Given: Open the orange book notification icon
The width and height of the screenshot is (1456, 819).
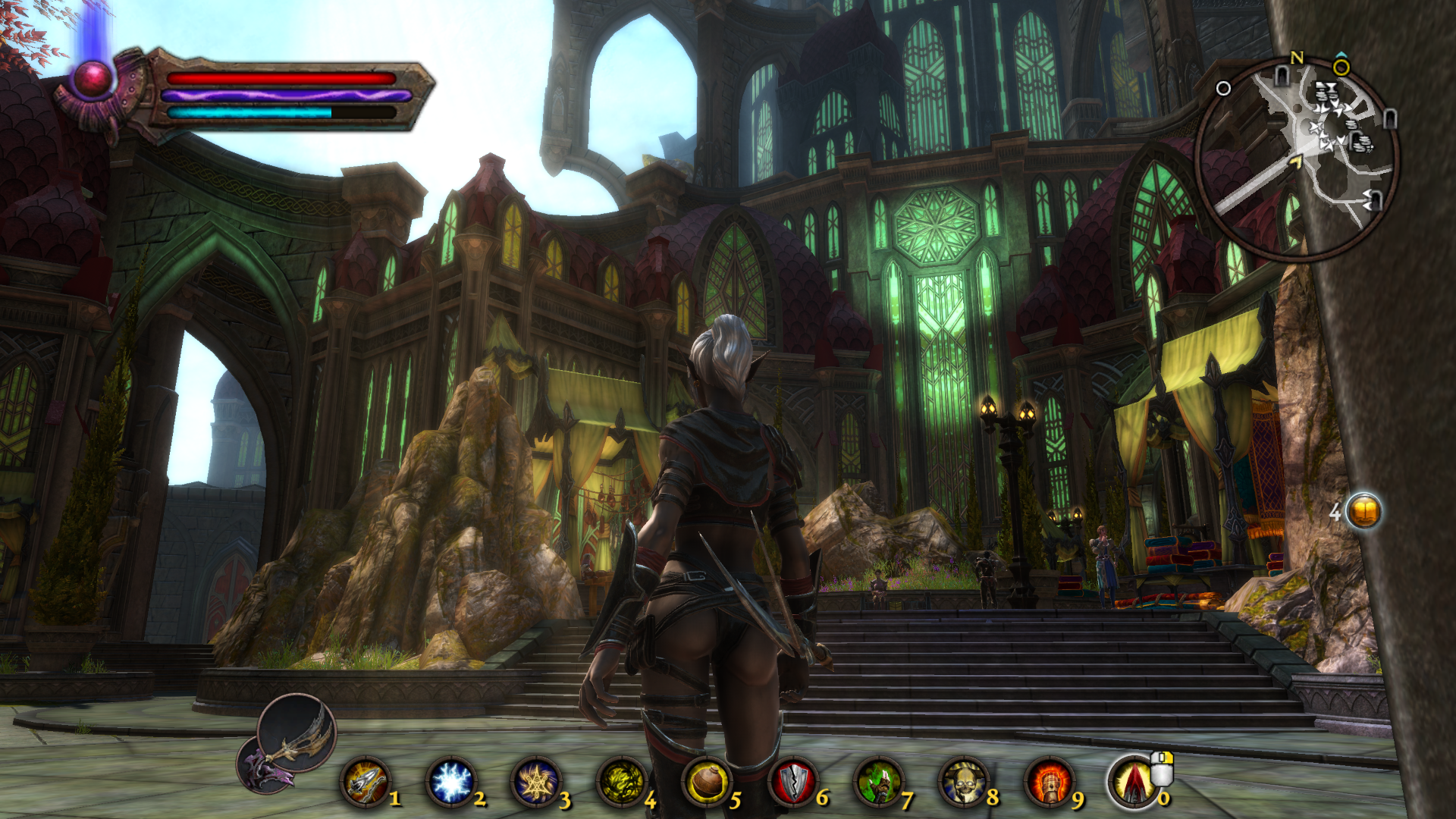Looking at the screenshot, I should click(1363, 512).
